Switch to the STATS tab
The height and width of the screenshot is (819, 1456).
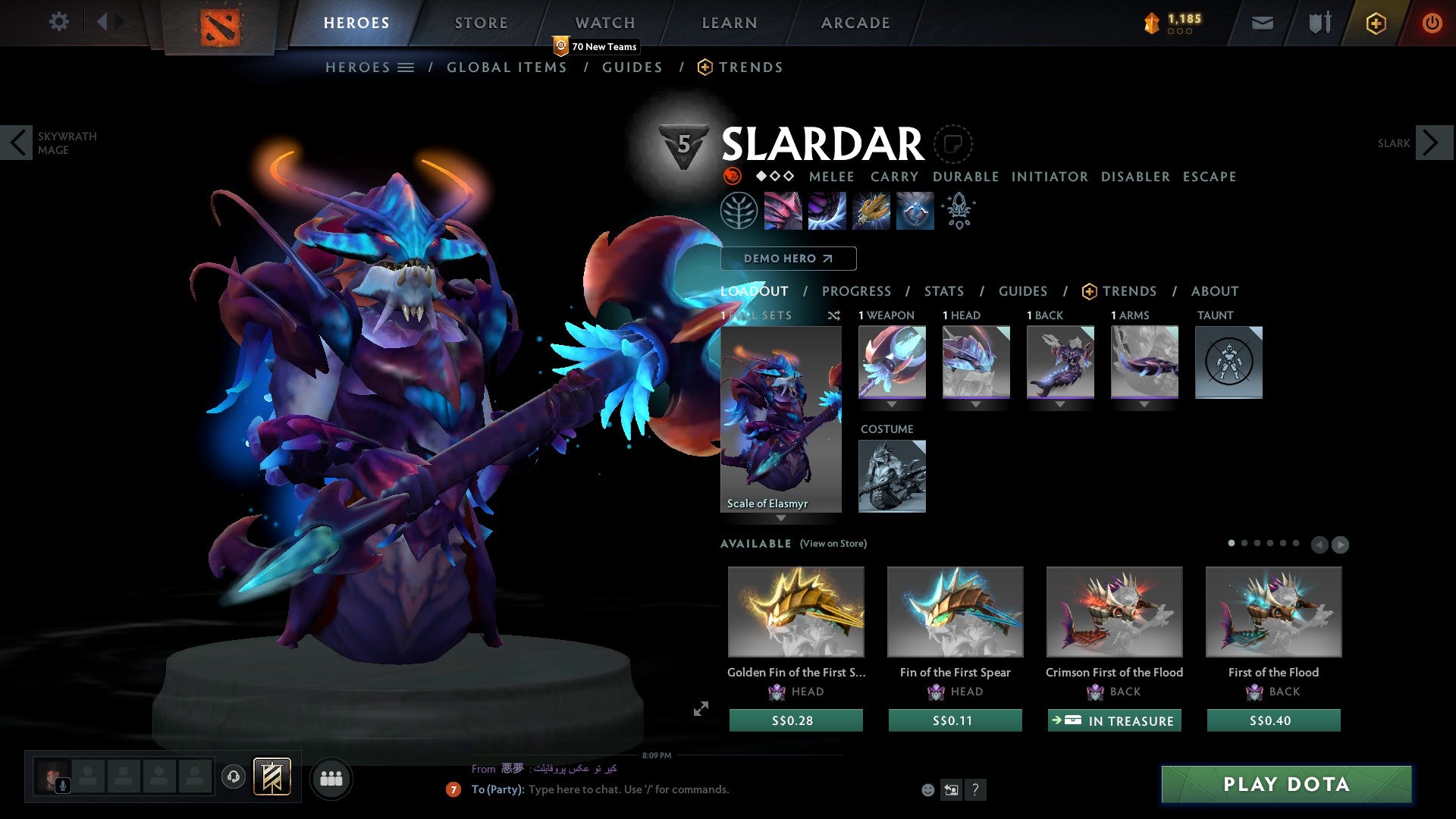944,290
